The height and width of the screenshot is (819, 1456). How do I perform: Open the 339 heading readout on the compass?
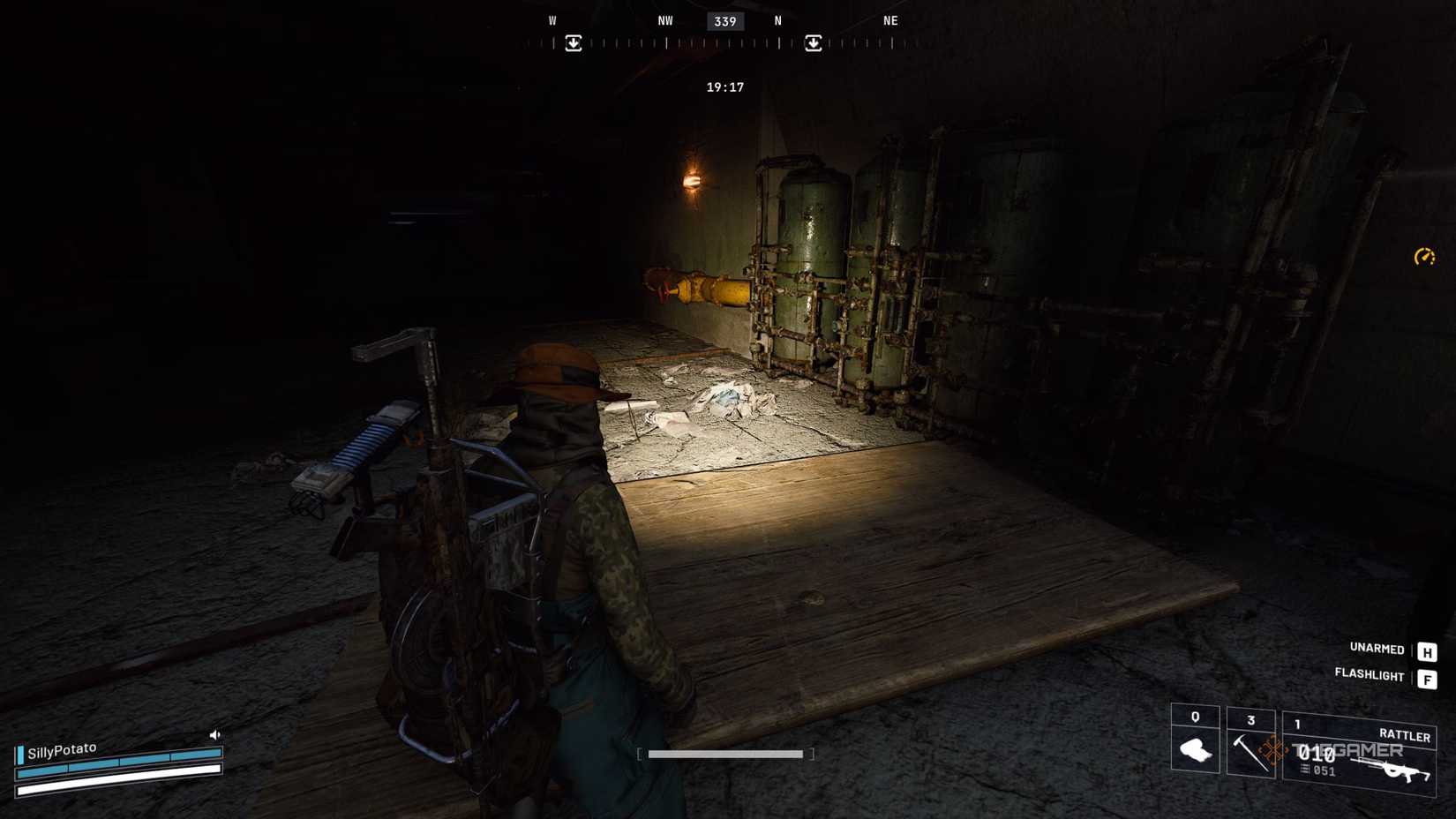coord(725,21)
